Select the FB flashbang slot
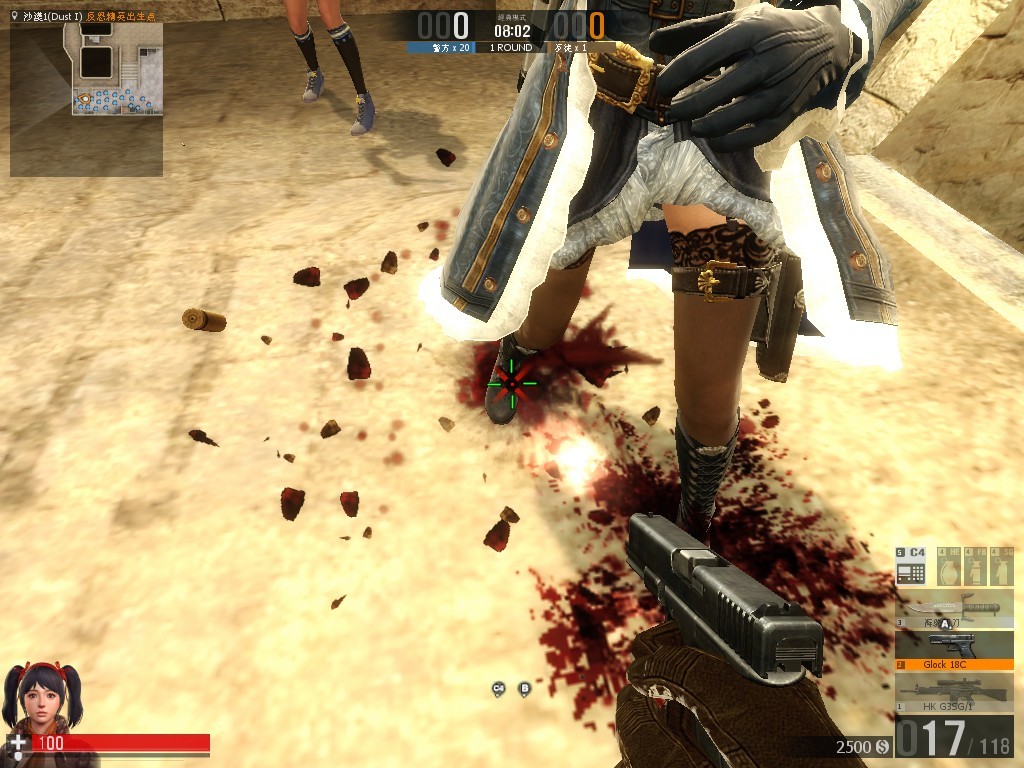 (975, 567)
